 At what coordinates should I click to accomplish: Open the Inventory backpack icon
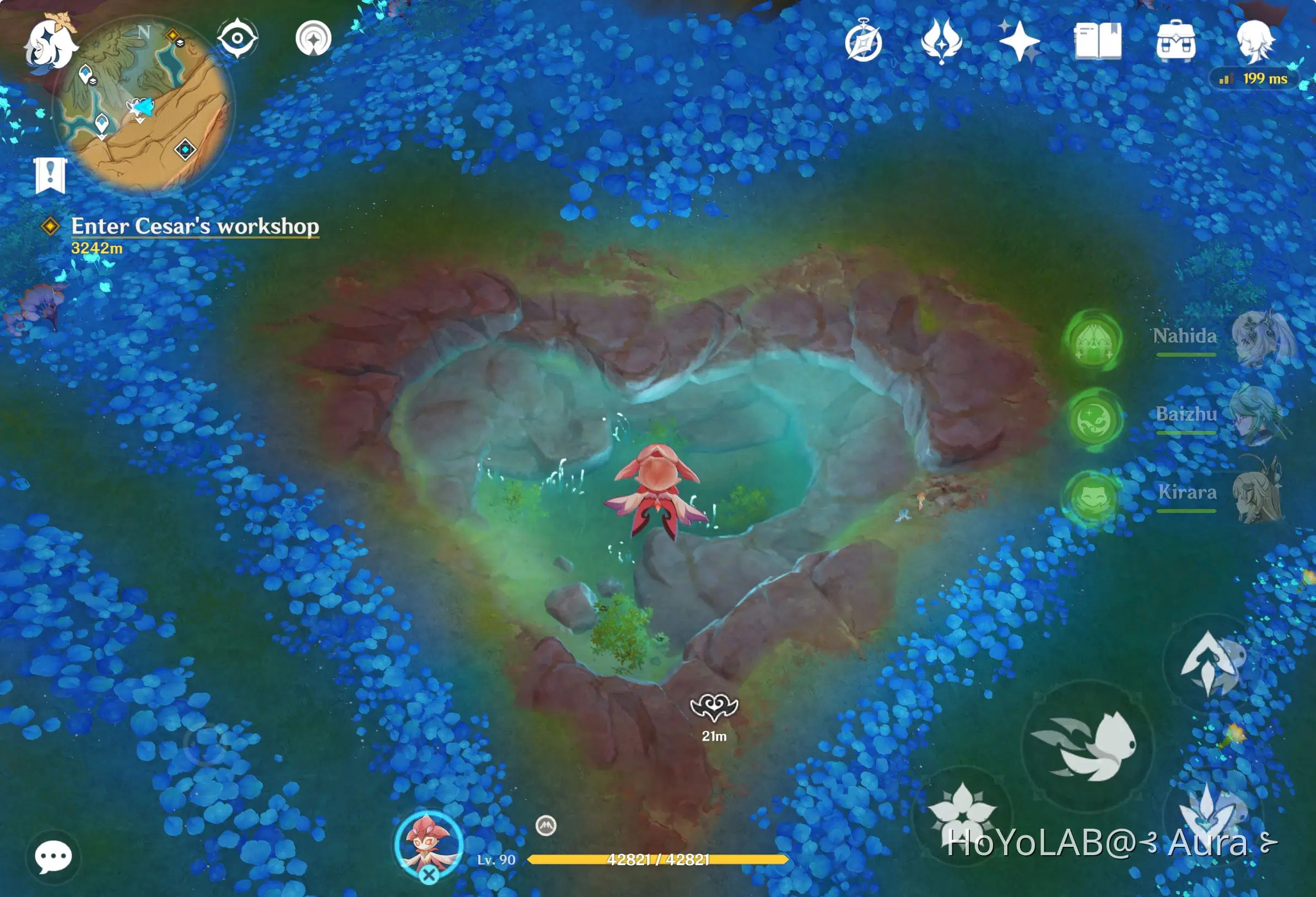coord(1178,40)
